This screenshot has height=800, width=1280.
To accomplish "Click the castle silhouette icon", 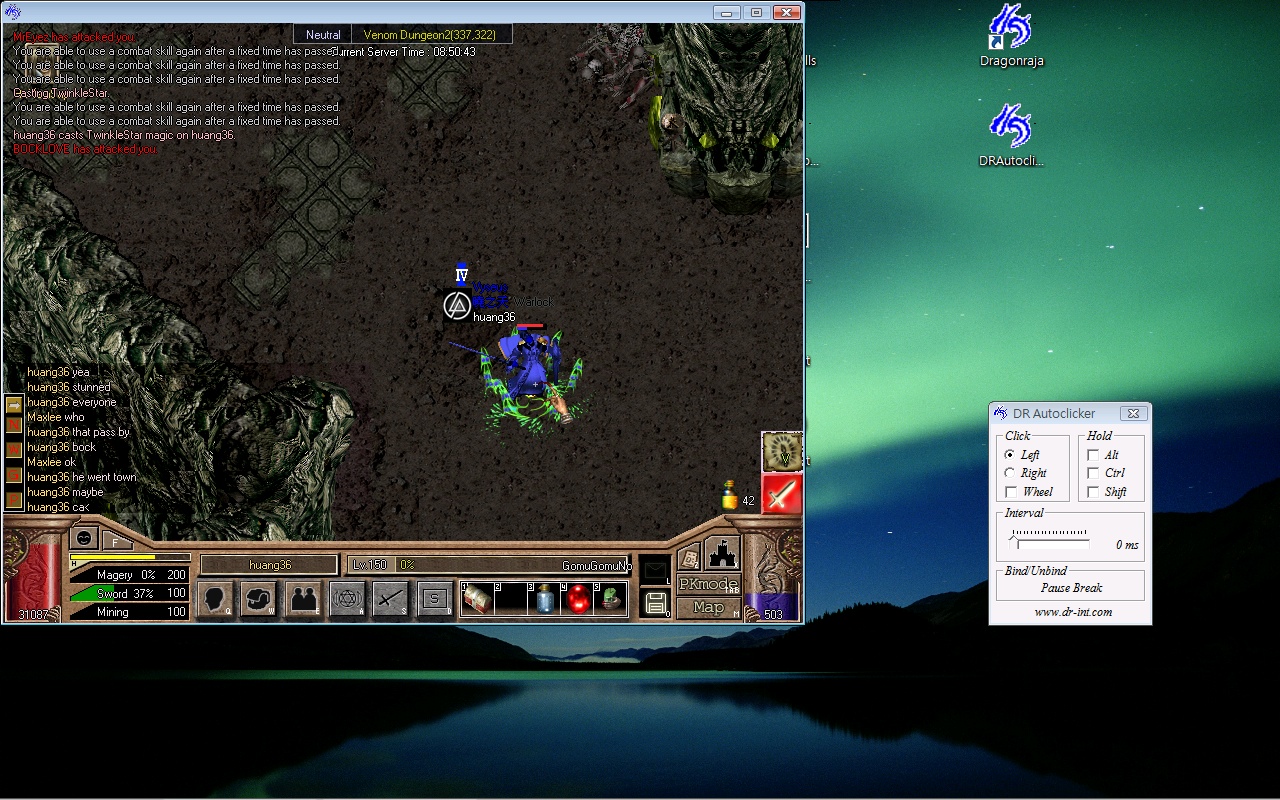I will coord(722,553).
